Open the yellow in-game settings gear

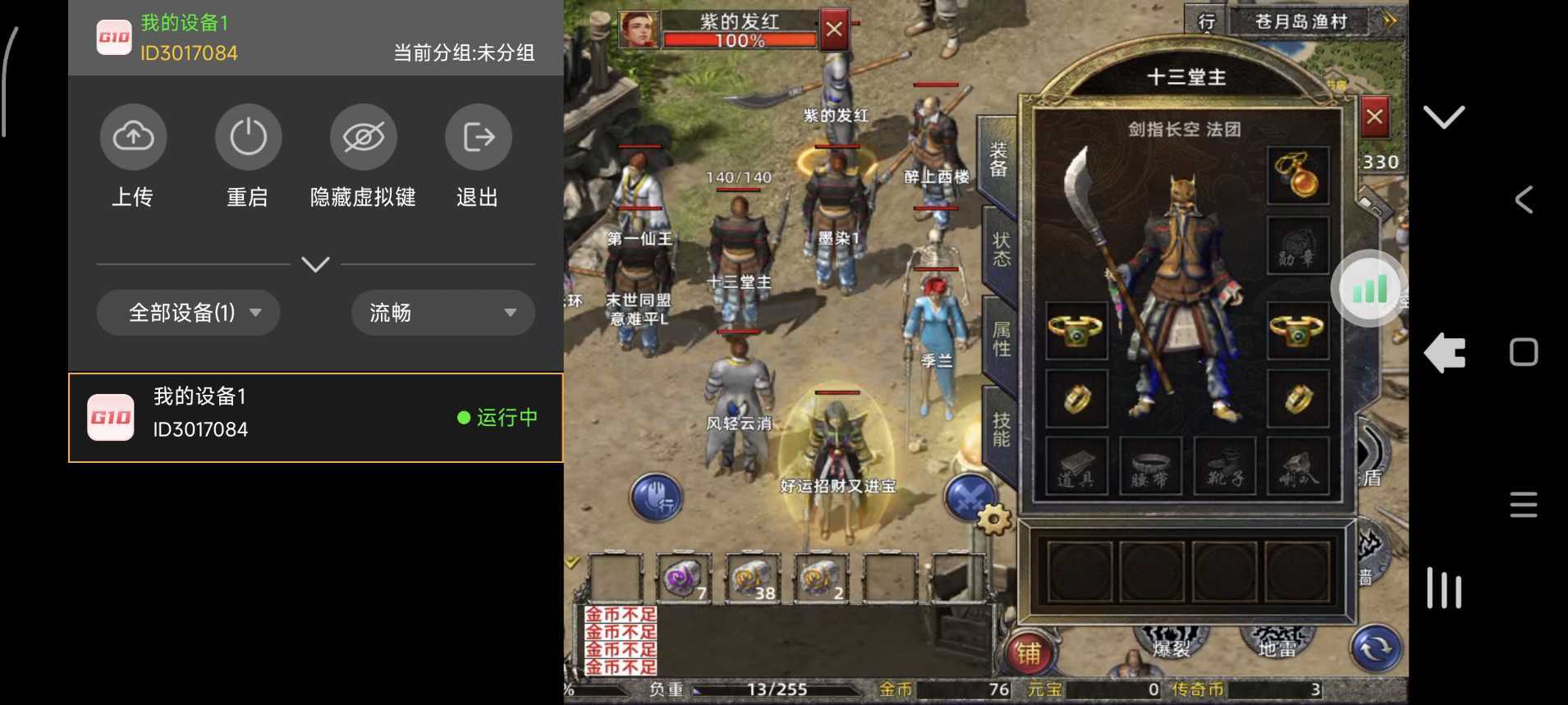click(x=993, y=518)
